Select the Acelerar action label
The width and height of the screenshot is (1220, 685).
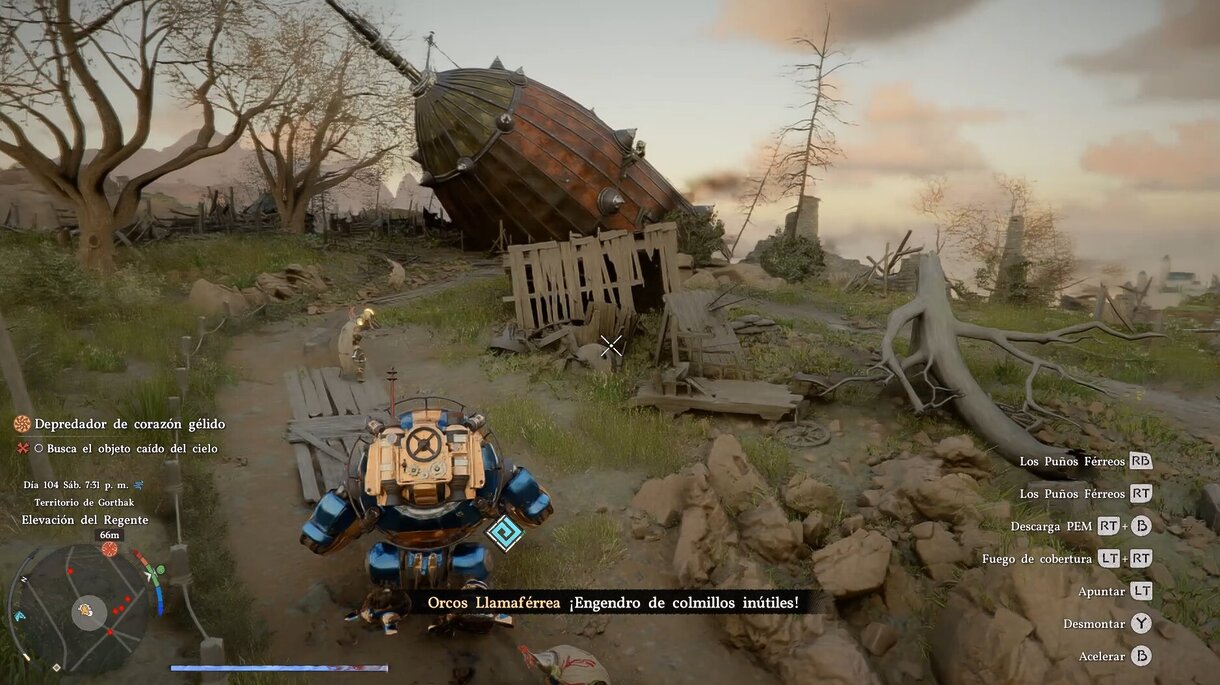pos(1100,656)
